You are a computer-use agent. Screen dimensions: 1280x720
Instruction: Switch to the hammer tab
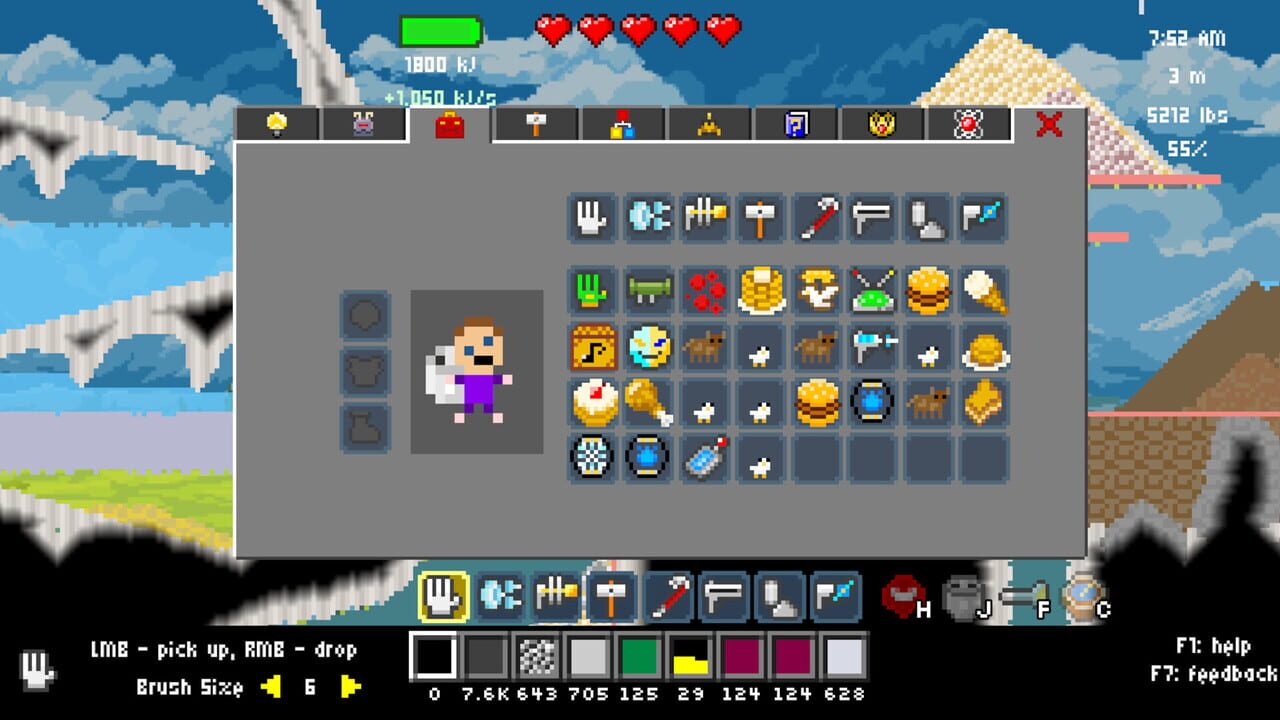537,124
